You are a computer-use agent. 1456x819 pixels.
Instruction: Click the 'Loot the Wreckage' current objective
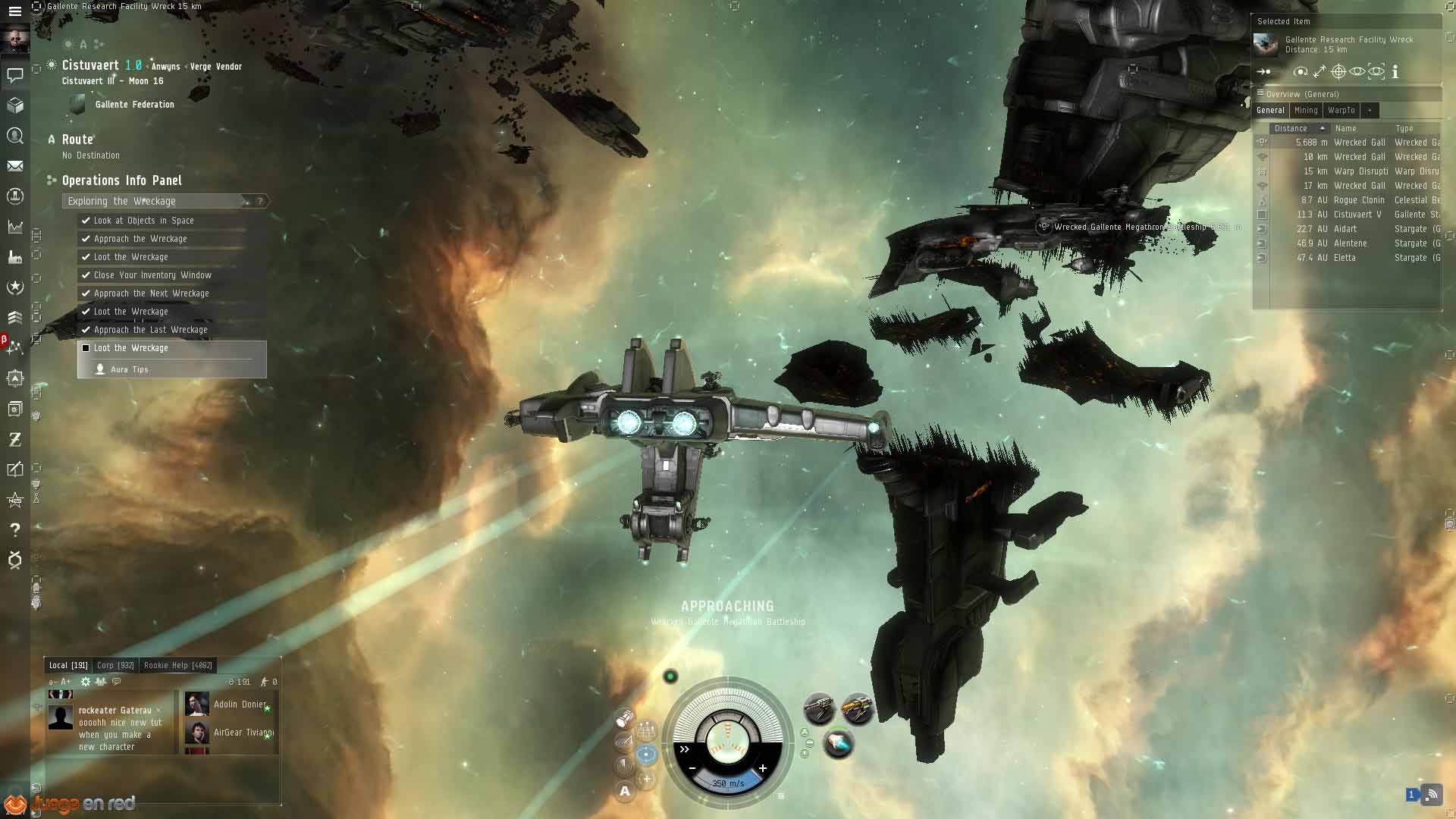click(130, 348)
